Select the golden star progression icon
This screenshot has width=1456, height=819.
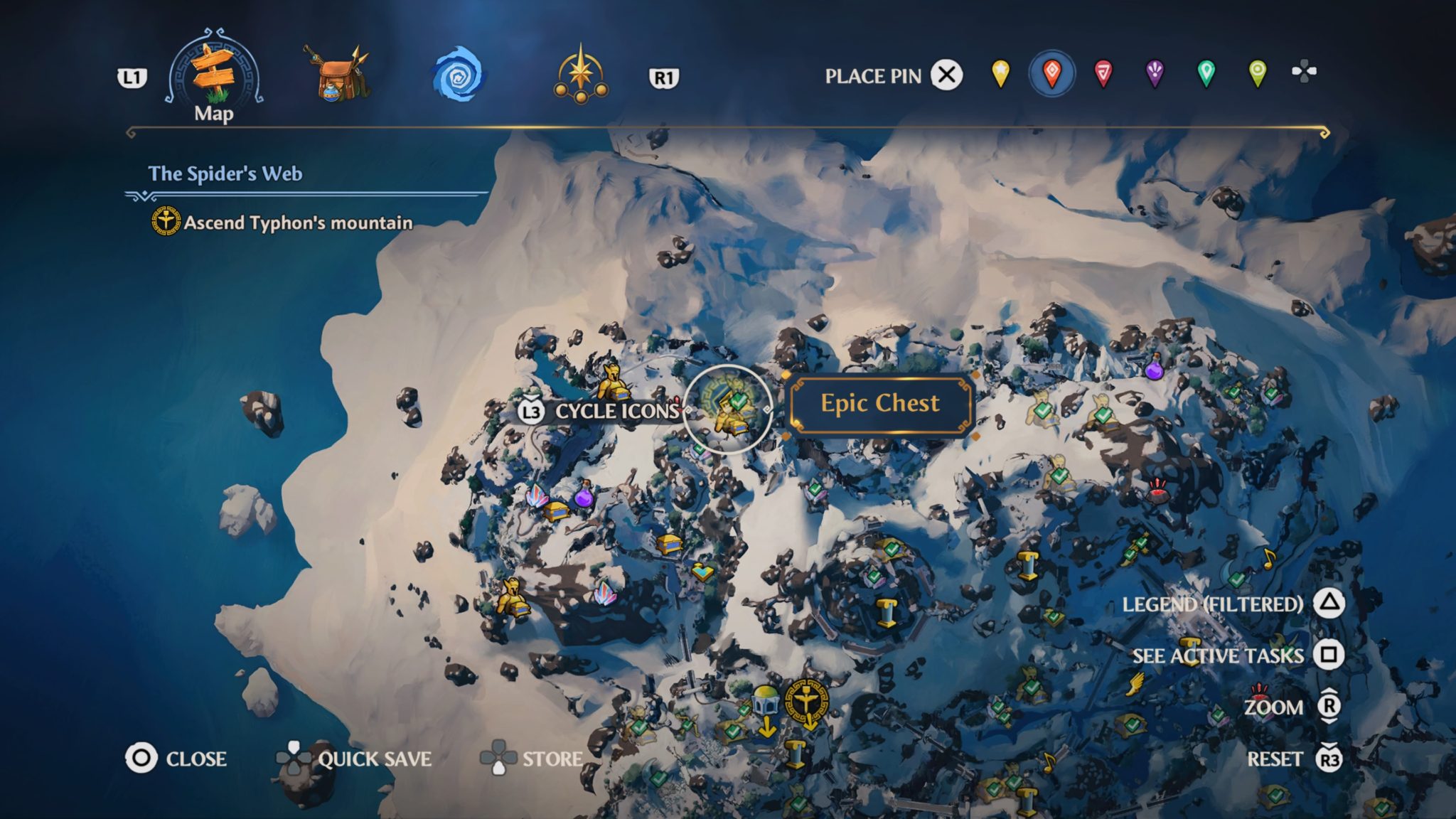click(x=582, y=75)
